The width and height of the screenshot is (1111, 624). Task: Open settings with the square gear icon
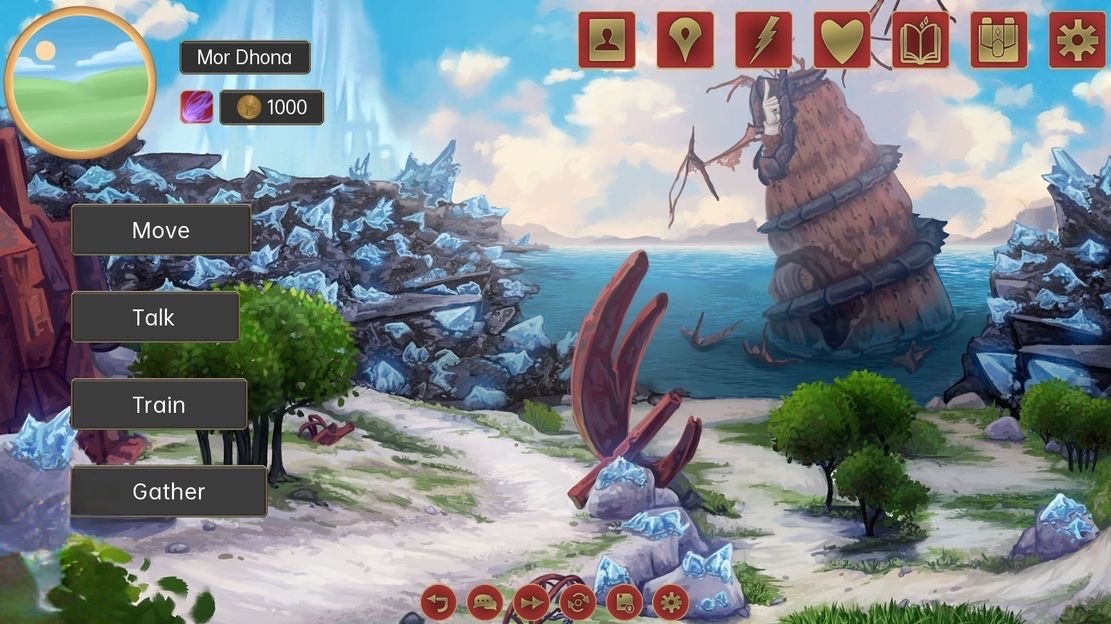[1077, 40]
